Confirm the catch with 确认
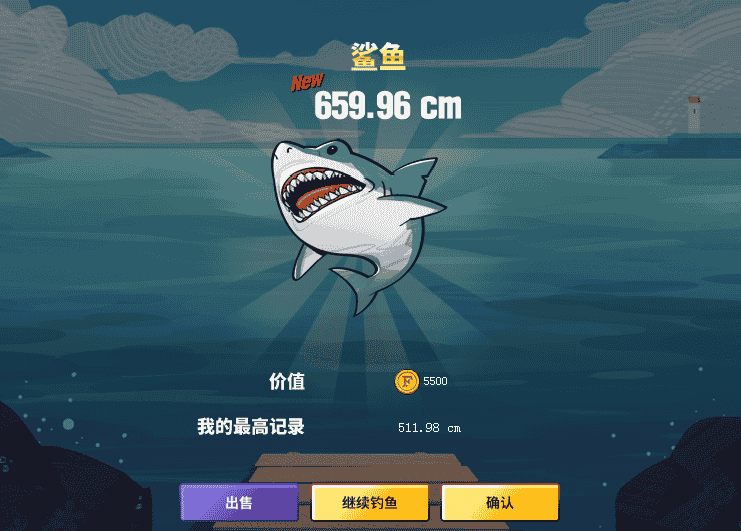741x531 pixels. tap(500, 502)
